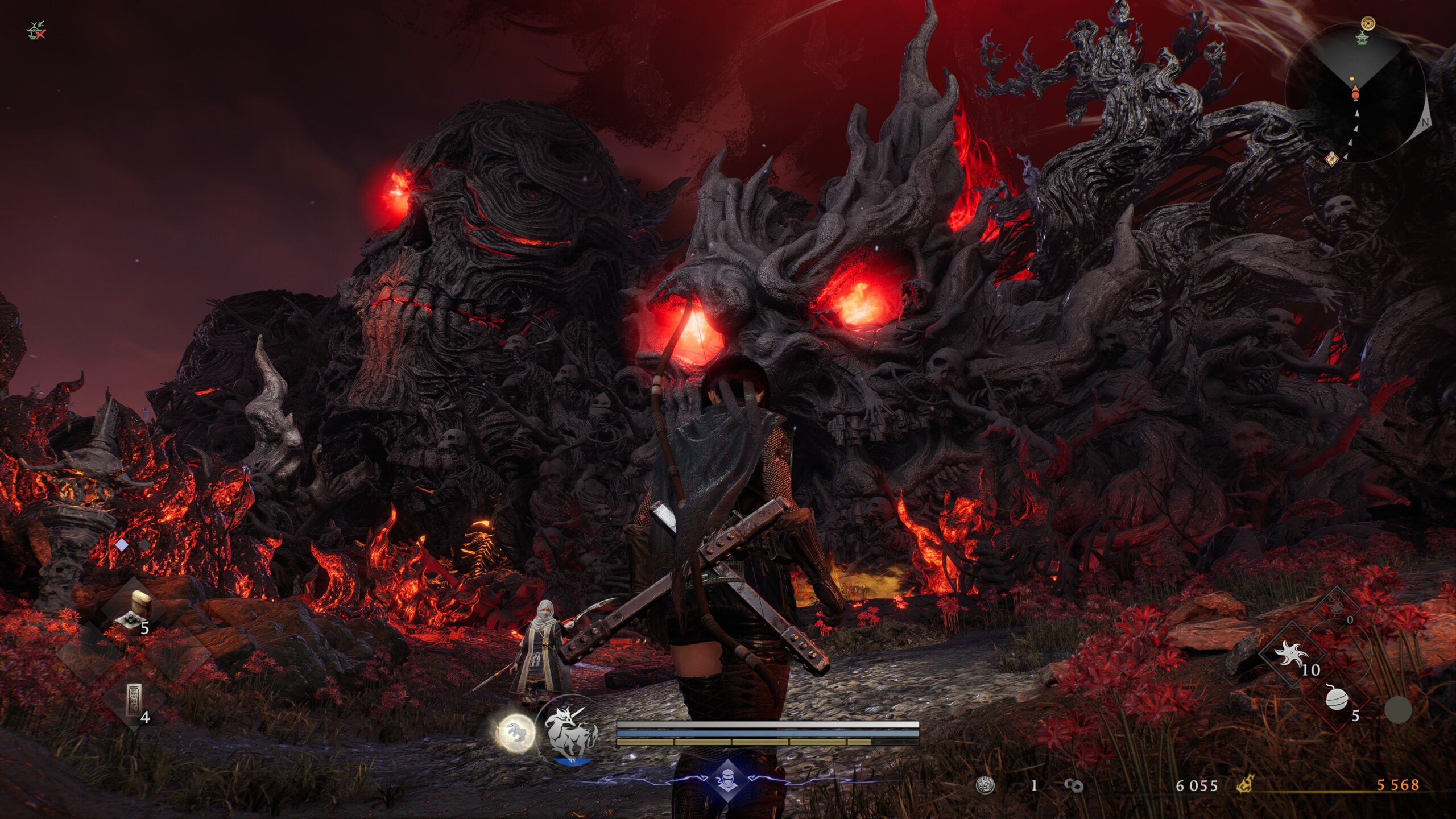Screen dimensions: 1456x819
Task: Choose the round bomb ninja tool
Action: (1336, 698)
